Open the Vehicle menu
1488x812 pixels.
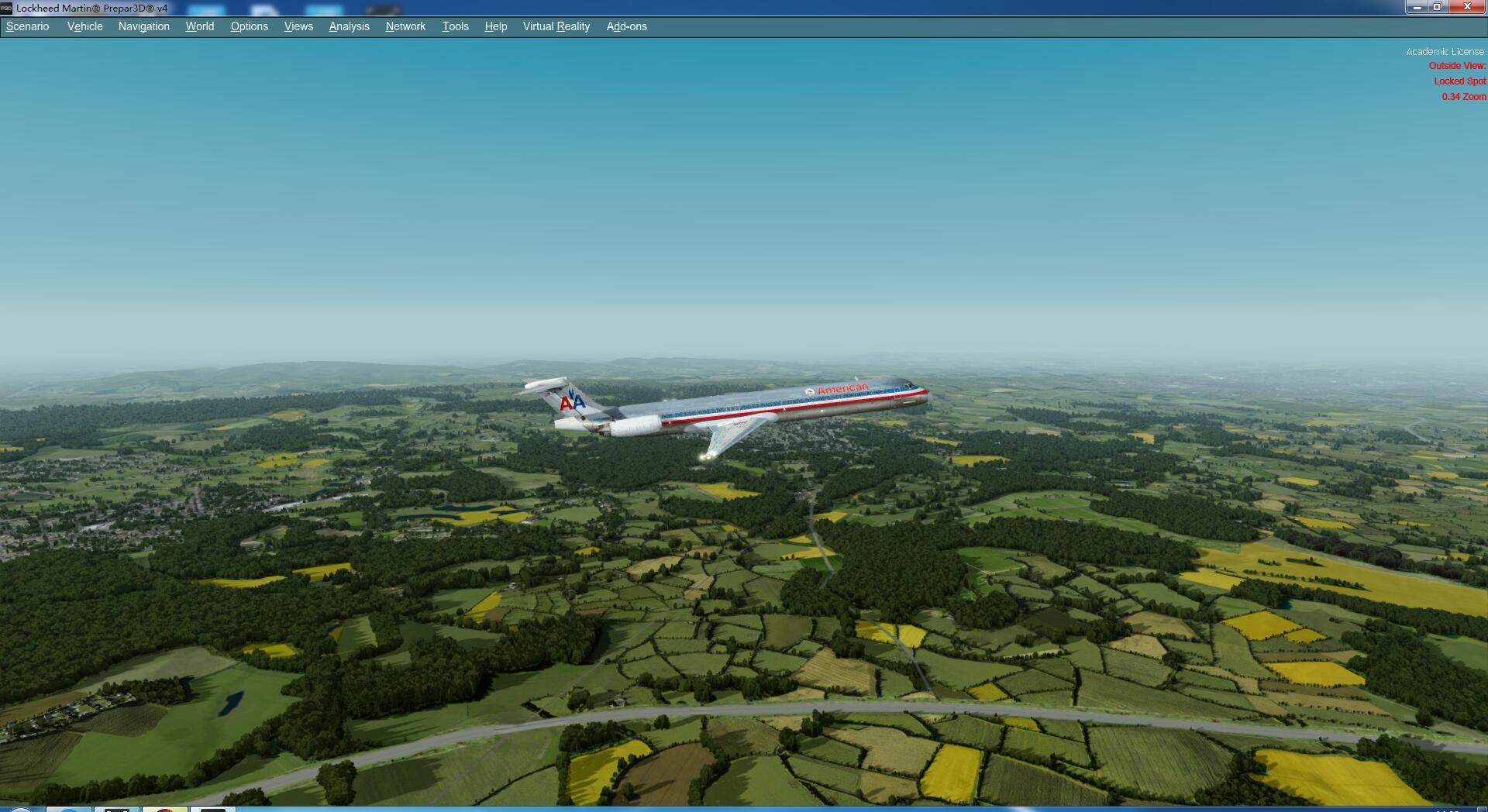pos(84,26)
